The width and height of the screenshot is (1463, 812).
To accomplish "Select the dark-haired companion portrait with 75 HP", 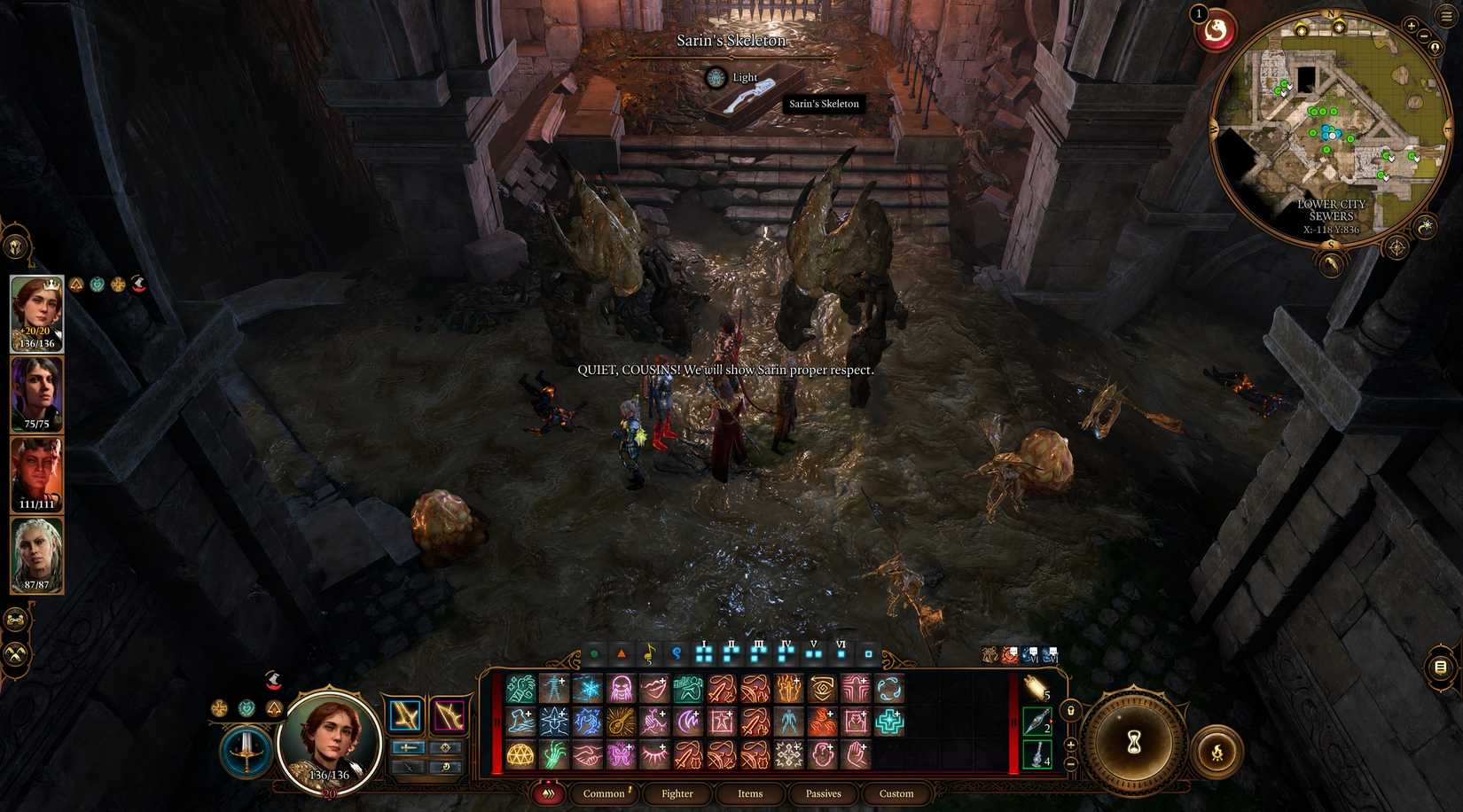I will coord(36,394).
